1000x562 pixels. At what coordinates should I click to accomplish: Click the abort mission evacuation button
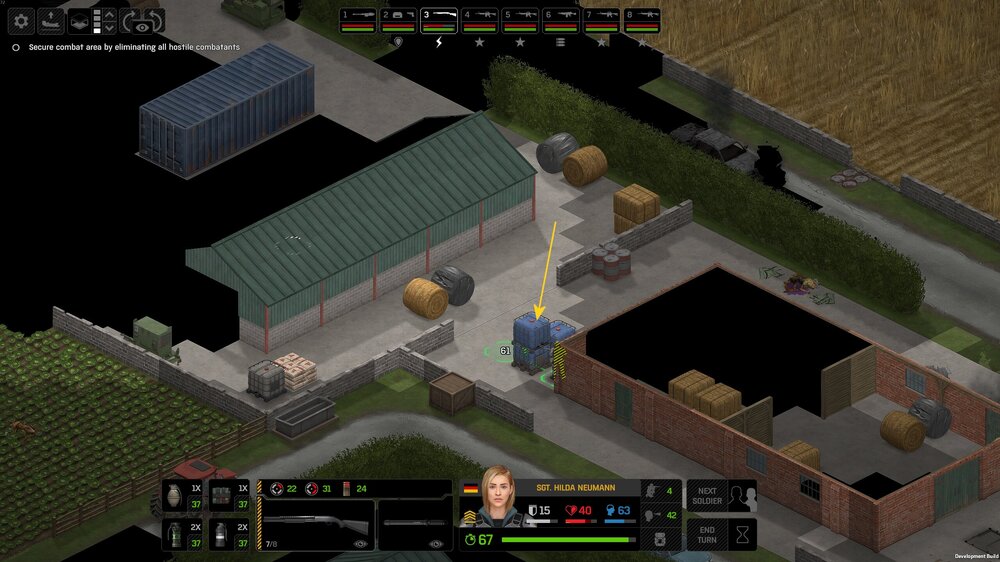click(x=50, y=21)
